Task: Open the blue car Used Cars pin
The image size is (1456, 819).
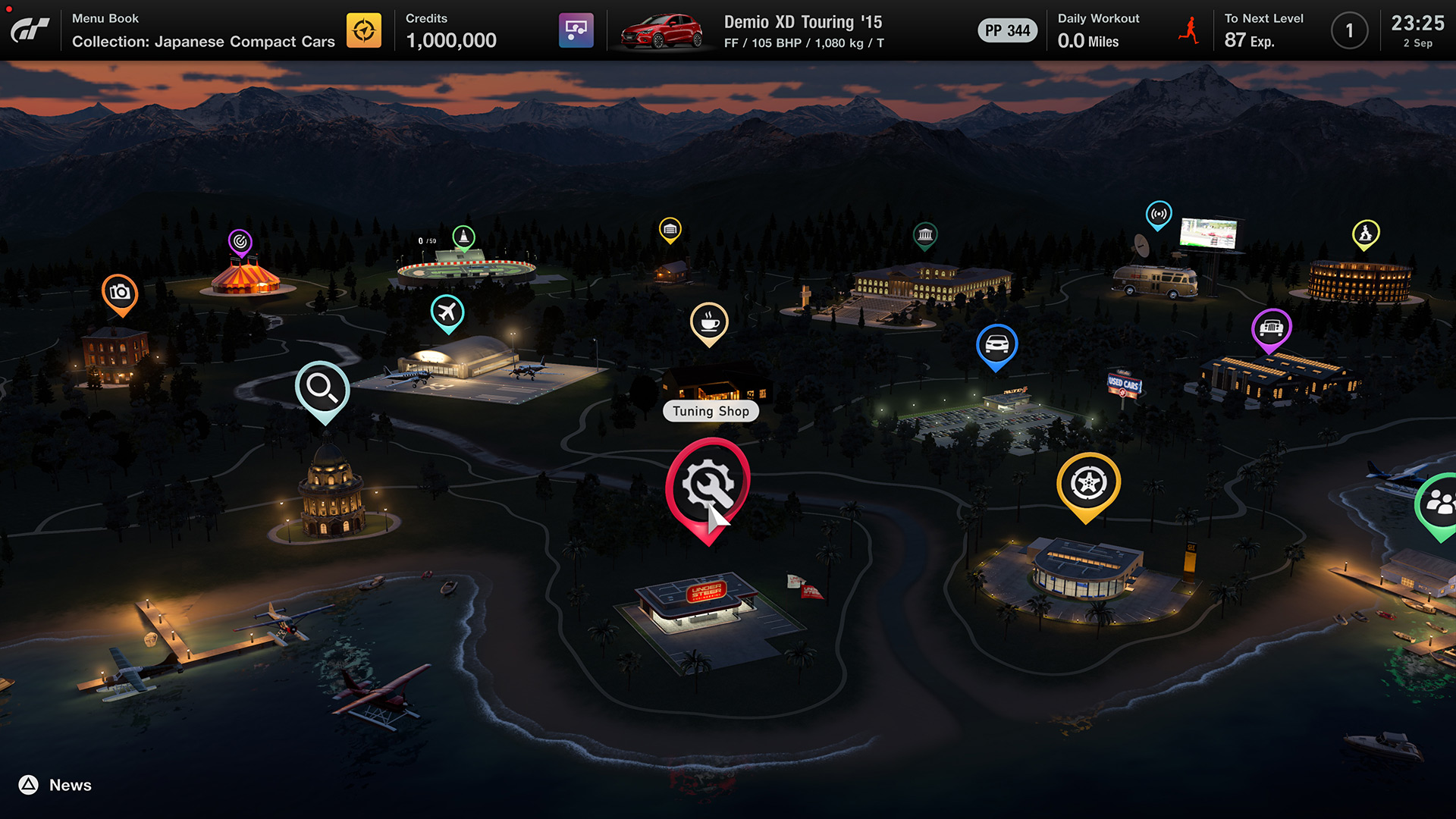Action: tap(996, 345)
